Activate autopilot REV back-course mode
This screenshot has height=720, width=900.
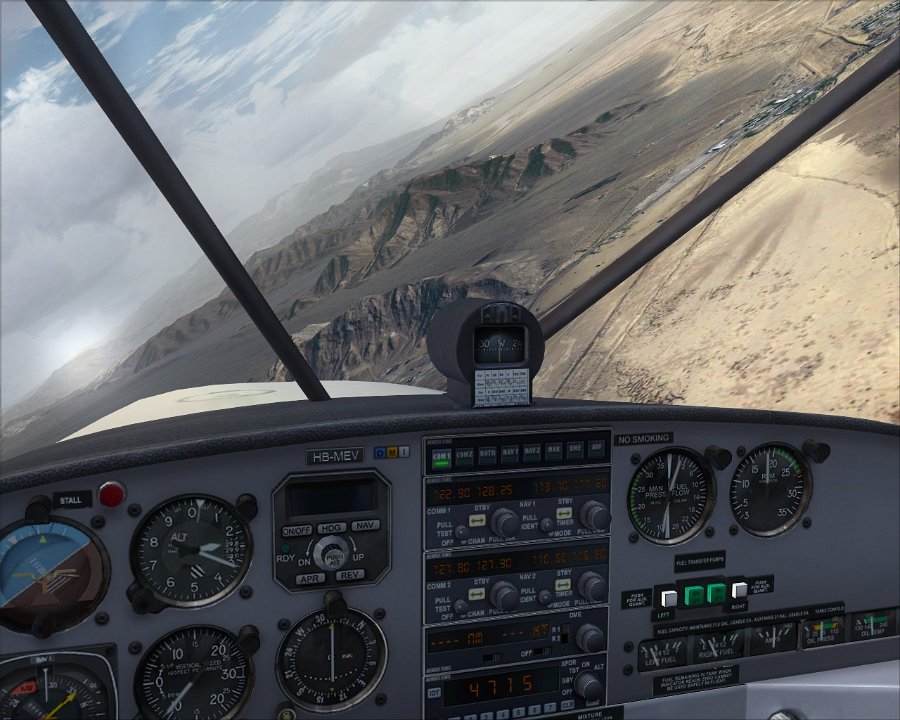(x=349, y=575)
